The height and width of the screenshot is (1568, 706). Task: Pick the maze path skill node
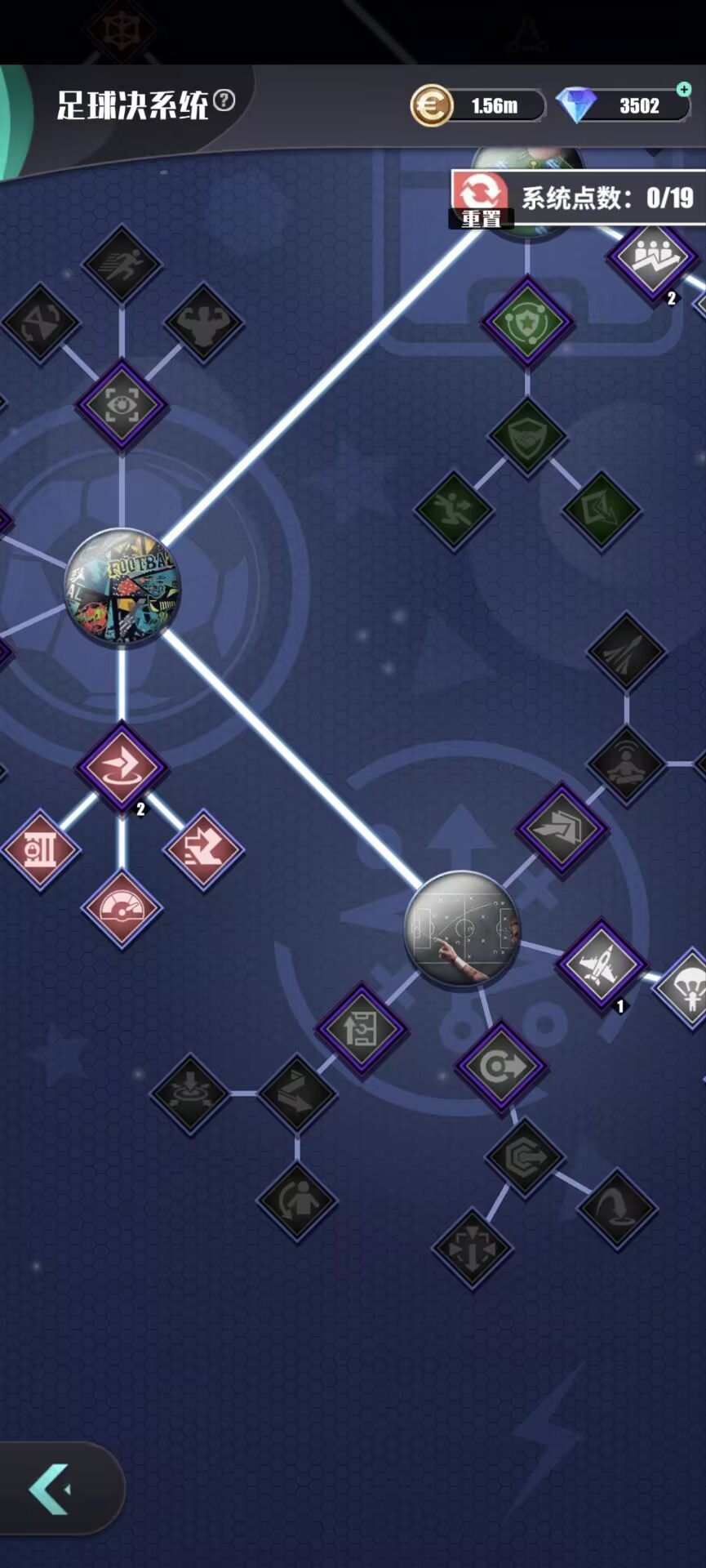point(361,1029)
